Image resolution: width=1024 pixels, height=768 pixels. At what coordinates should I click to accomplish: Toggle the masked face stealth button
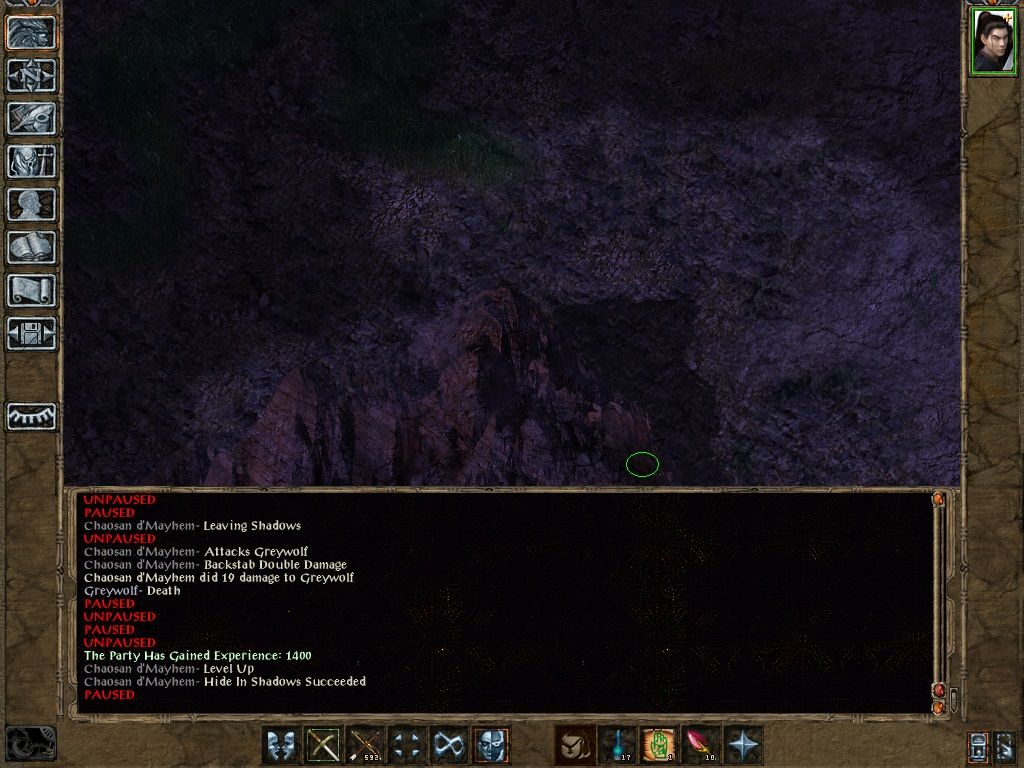click(x=491, y=745)
